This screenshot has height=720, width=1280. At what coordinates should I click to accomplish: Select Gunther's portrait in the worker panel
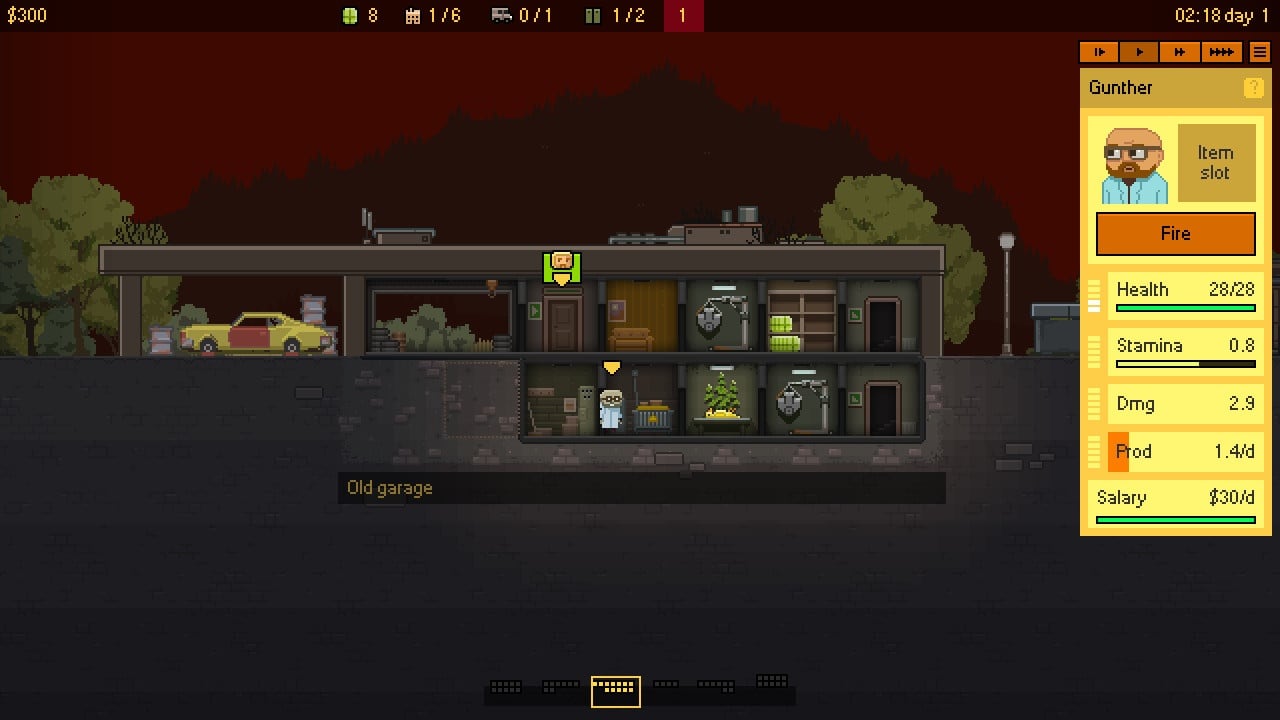coord(1134,165)
